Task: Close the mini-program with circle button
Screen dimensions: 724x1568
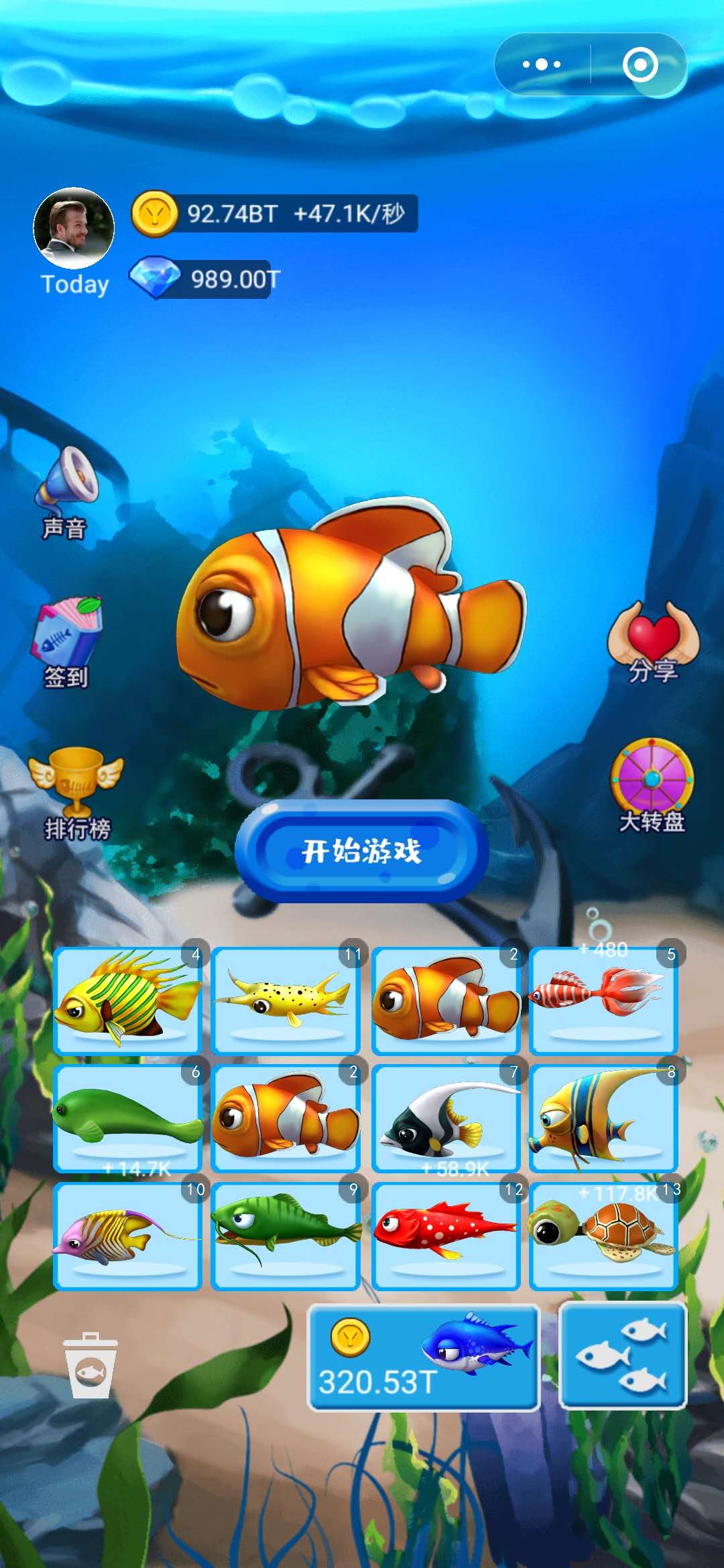Action: (640, 65)
